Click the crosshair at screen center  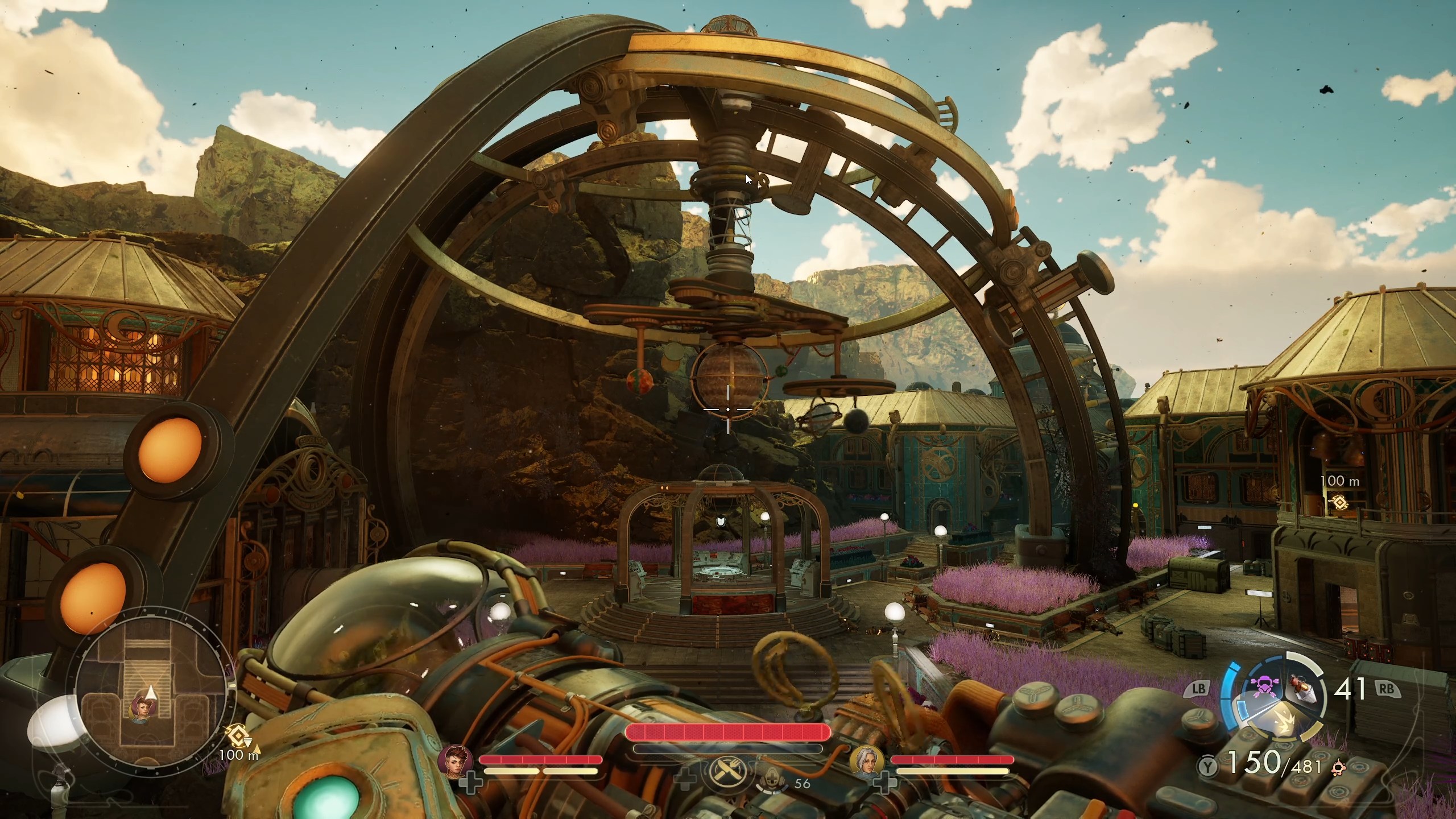728,409
